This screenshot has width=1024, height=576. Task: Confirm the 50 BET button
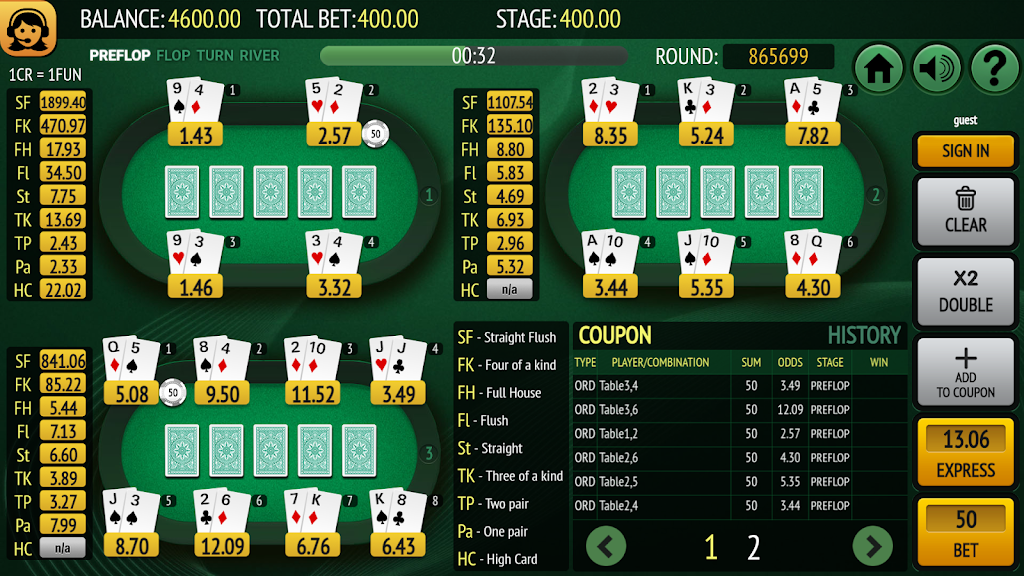tap(964, 531)
